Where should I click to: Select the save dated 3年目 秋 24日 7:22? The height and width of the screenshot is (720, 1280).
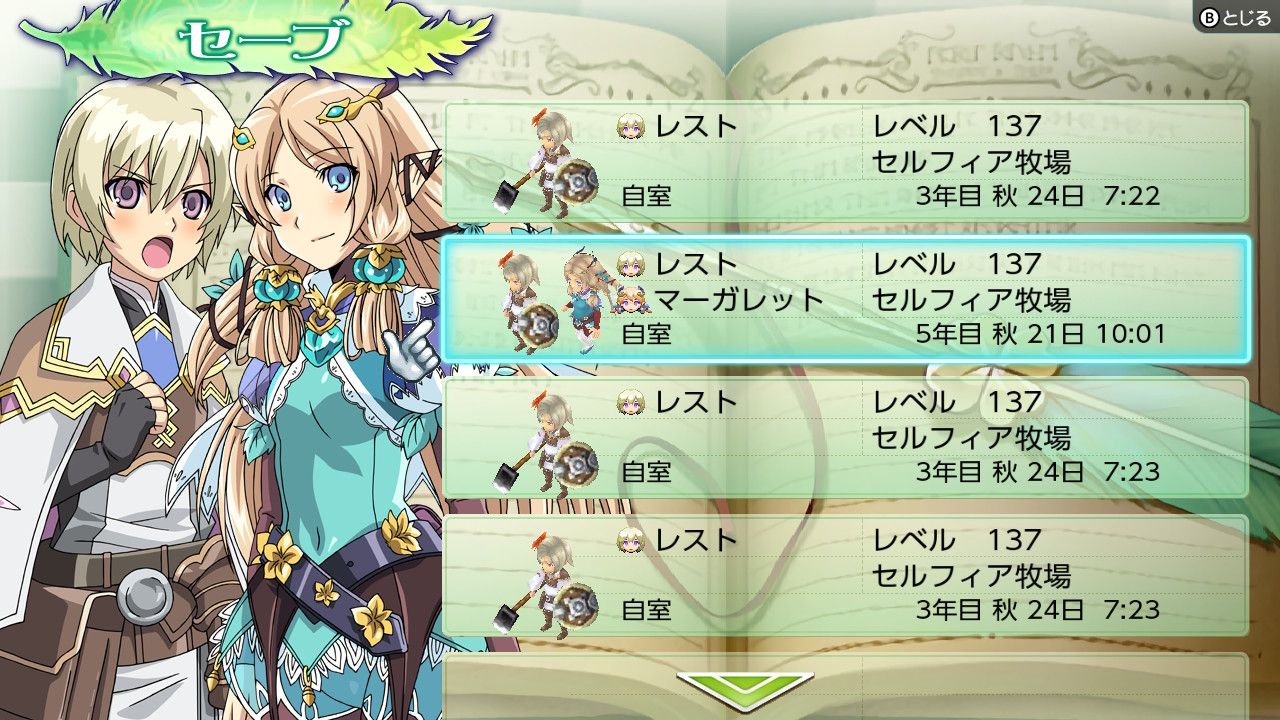(846, 161)
